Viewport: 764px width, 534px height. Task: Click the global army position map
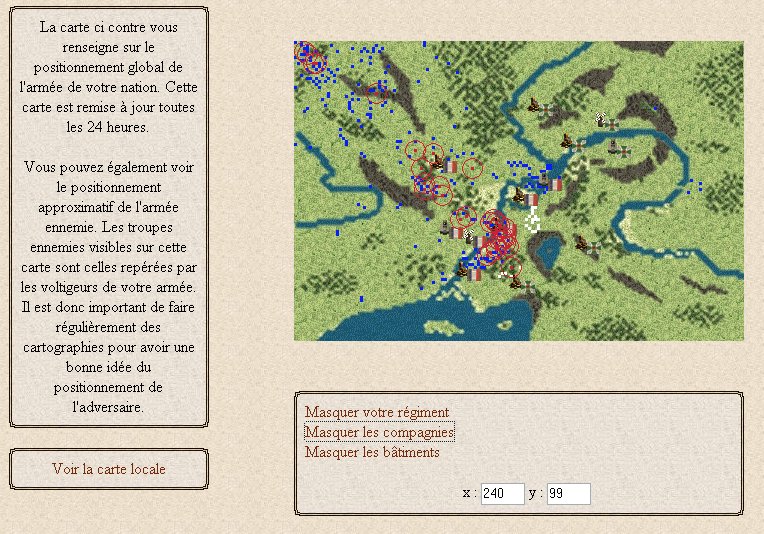point(518,190)
